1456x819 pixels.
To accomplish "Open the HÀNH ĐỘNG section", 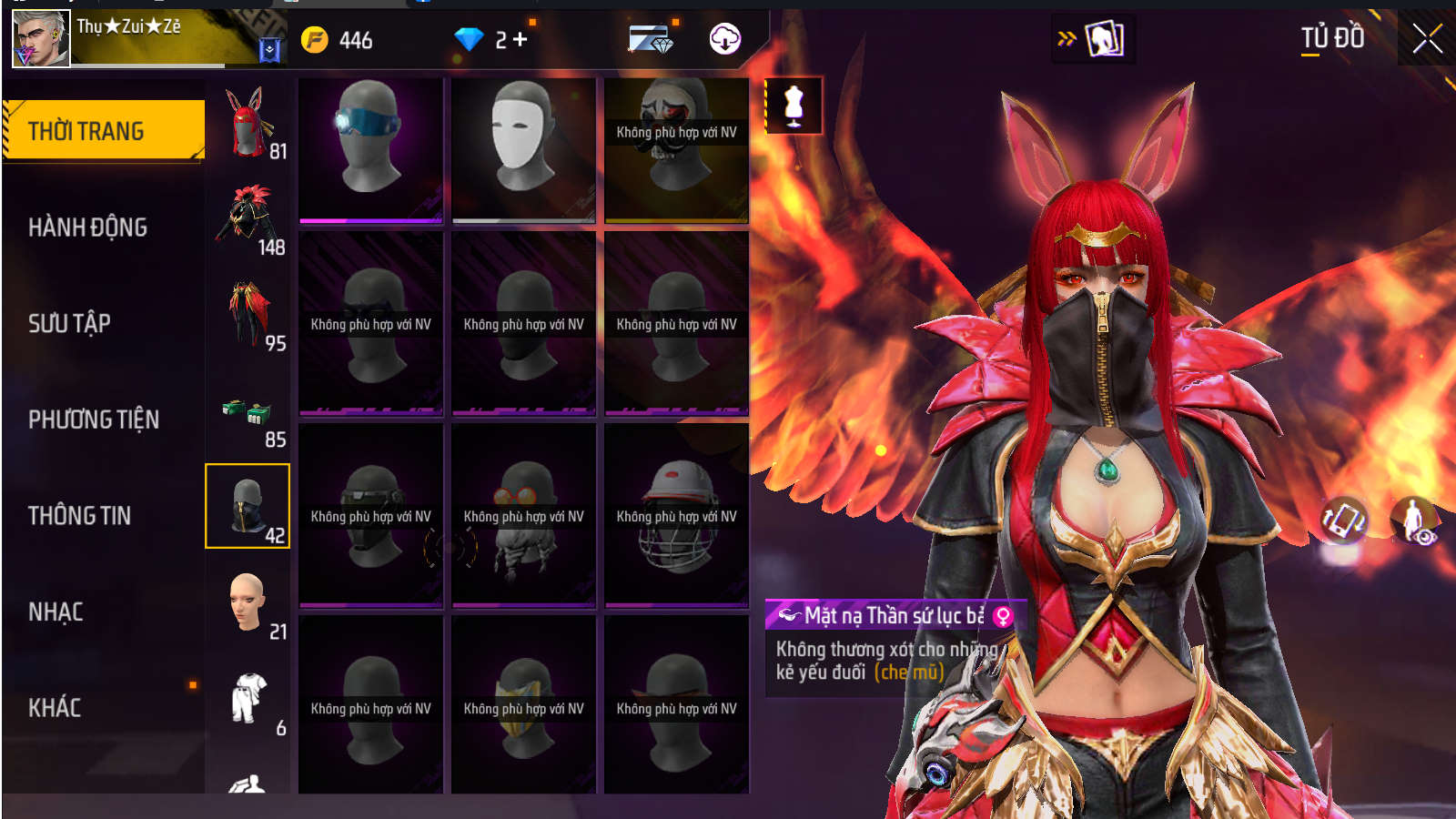I will (x=87, y=227).
